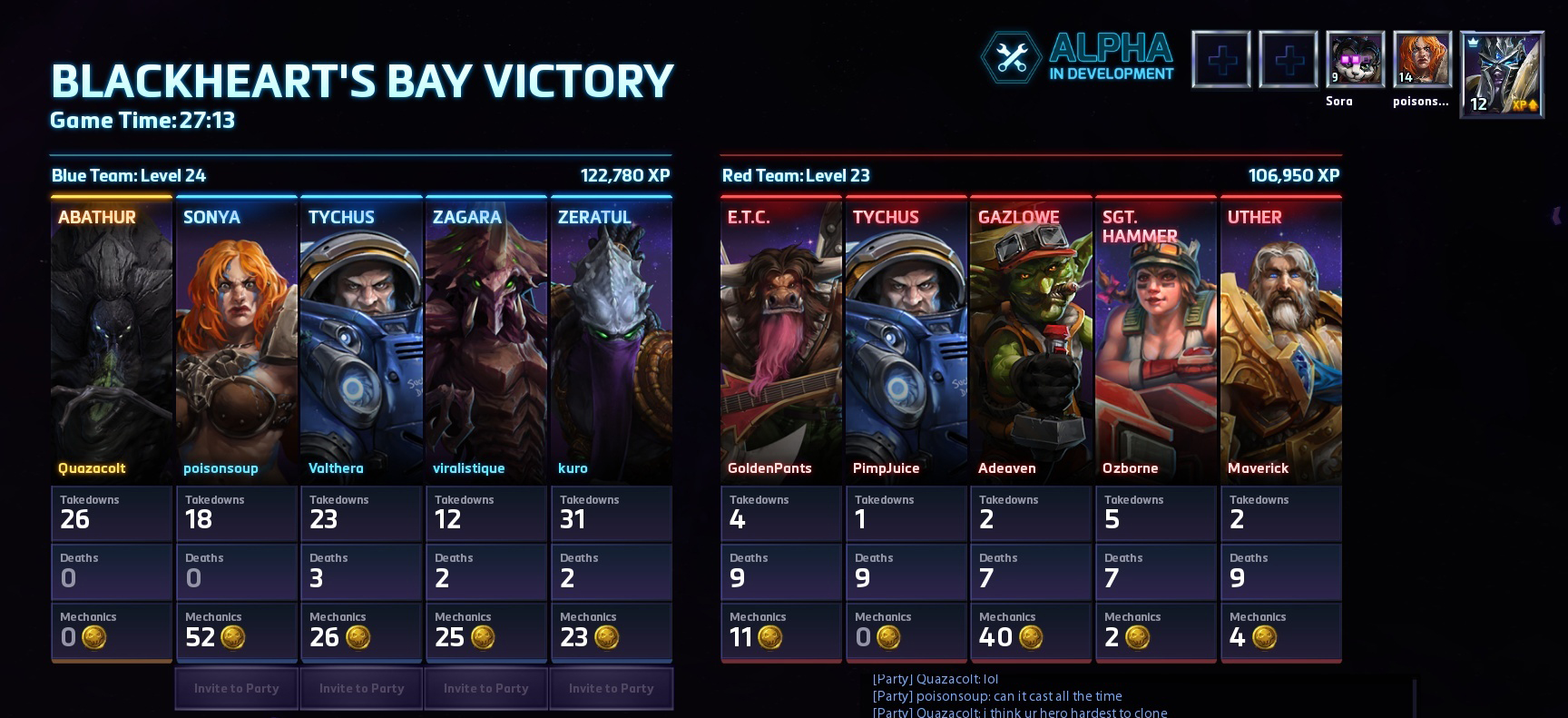Invite kuro to party under Zeratul's stats
Screen dimensions: 1568x718
611,688
